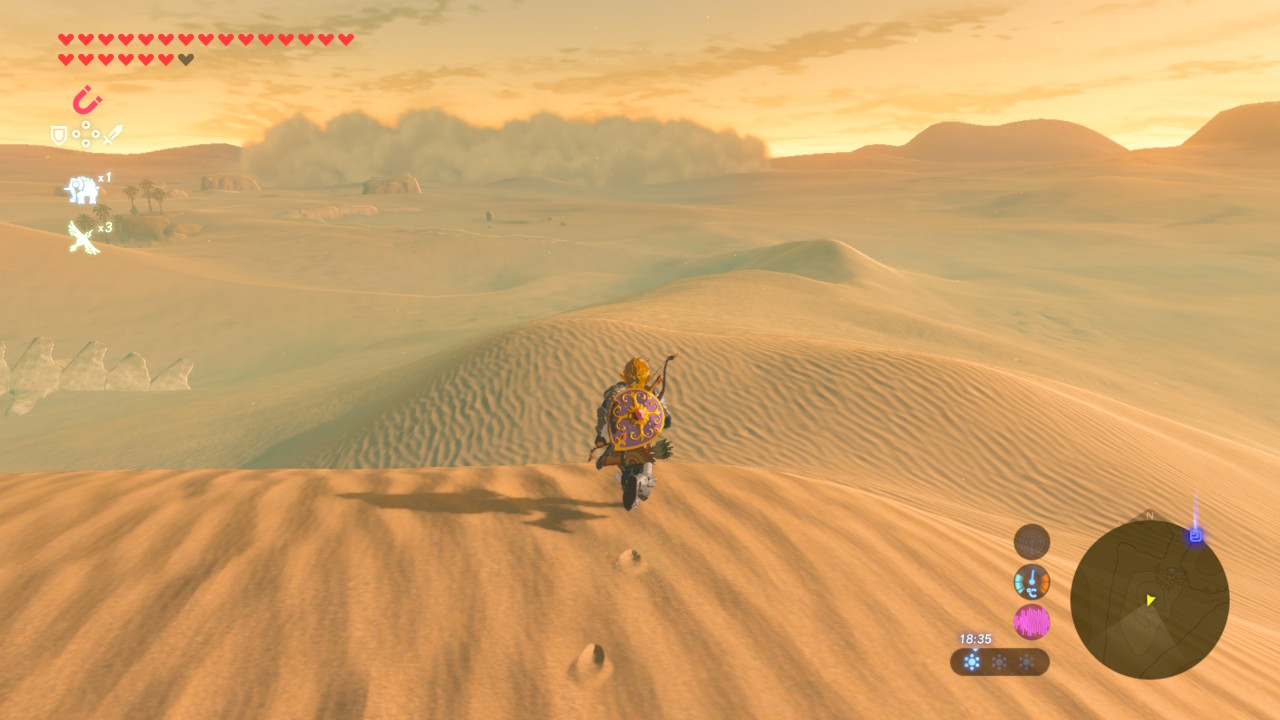
Task: Activate the Mipha's Grace elephant icon
Action: pos(82,188)
